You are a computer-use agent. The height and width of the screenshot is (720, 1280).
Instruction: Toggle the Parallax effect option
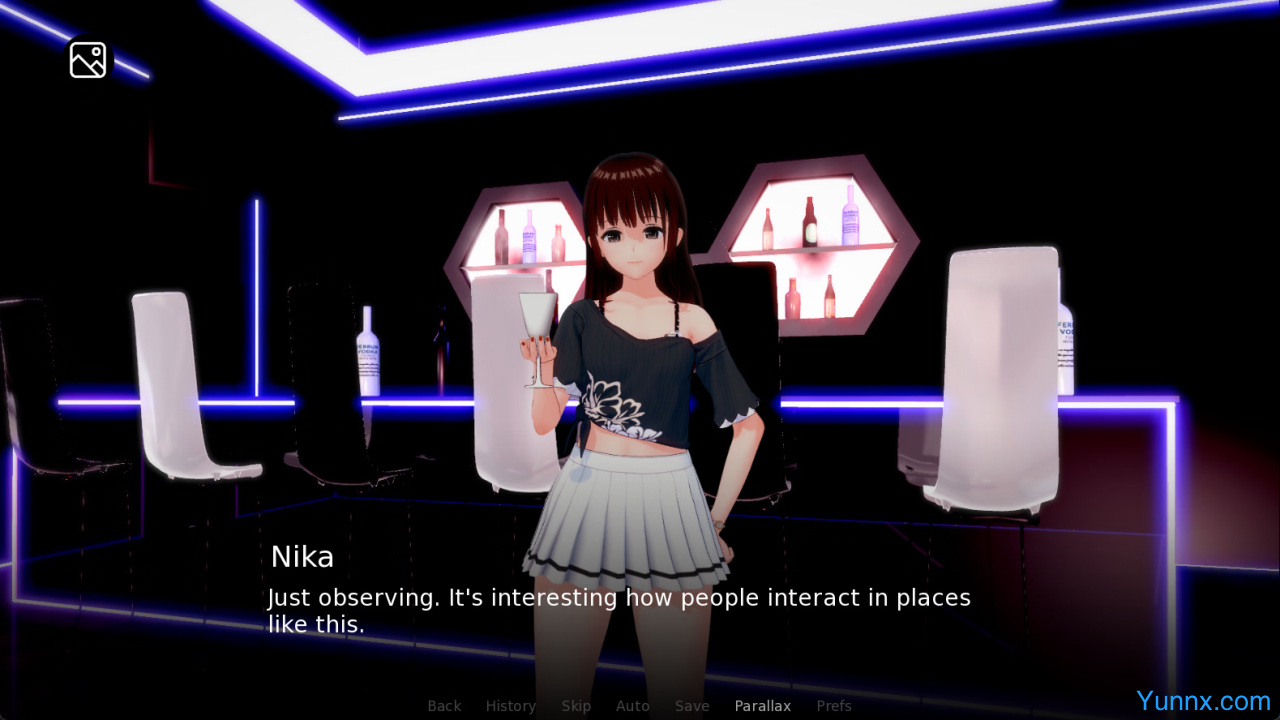pos(762,706)
